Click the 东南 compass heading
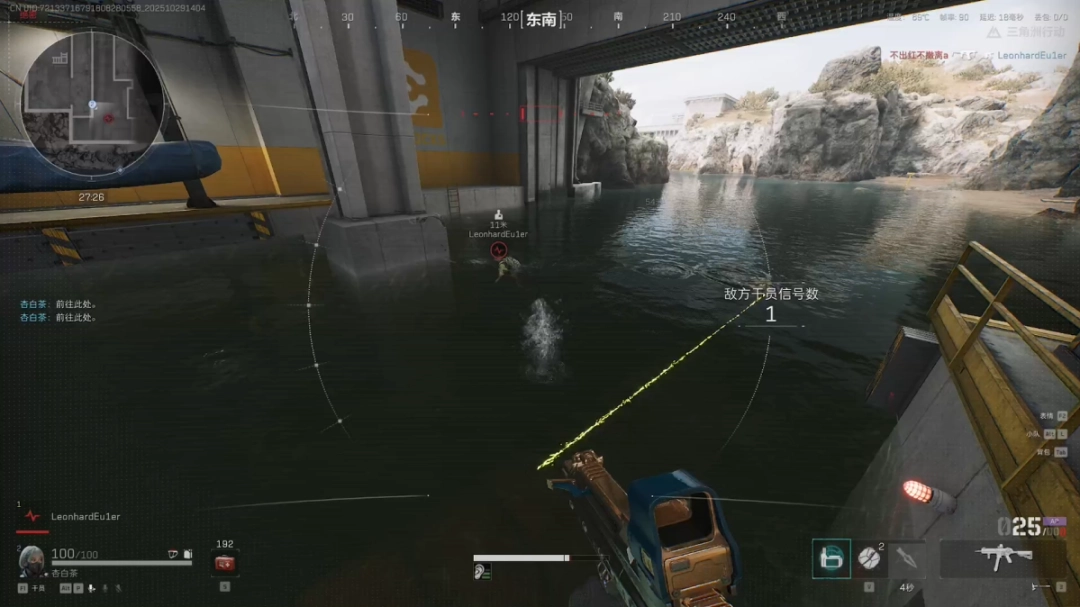Viewport: 1080px width, 607px height. point(540,18)
